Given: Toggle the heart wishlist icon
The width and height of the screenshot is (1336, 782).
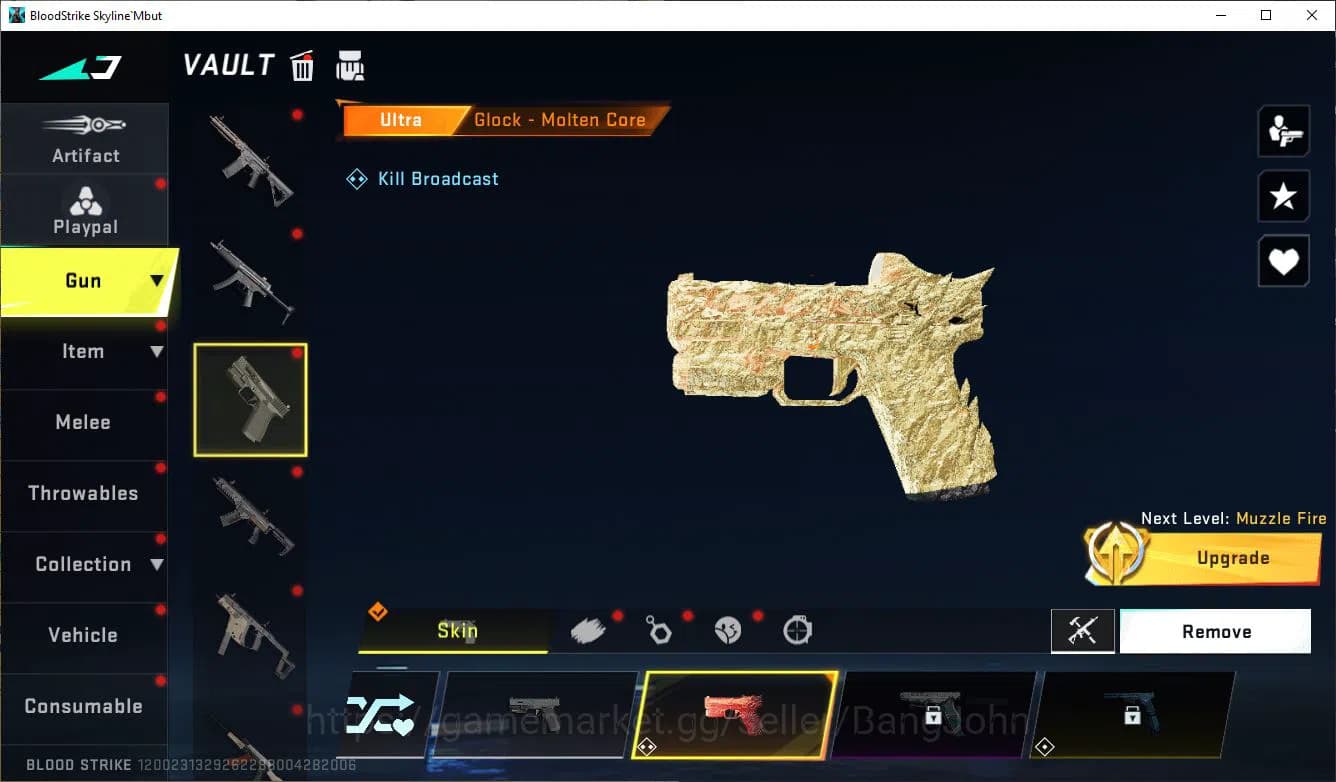Looking at the screenshot, I should point(1283,261).
